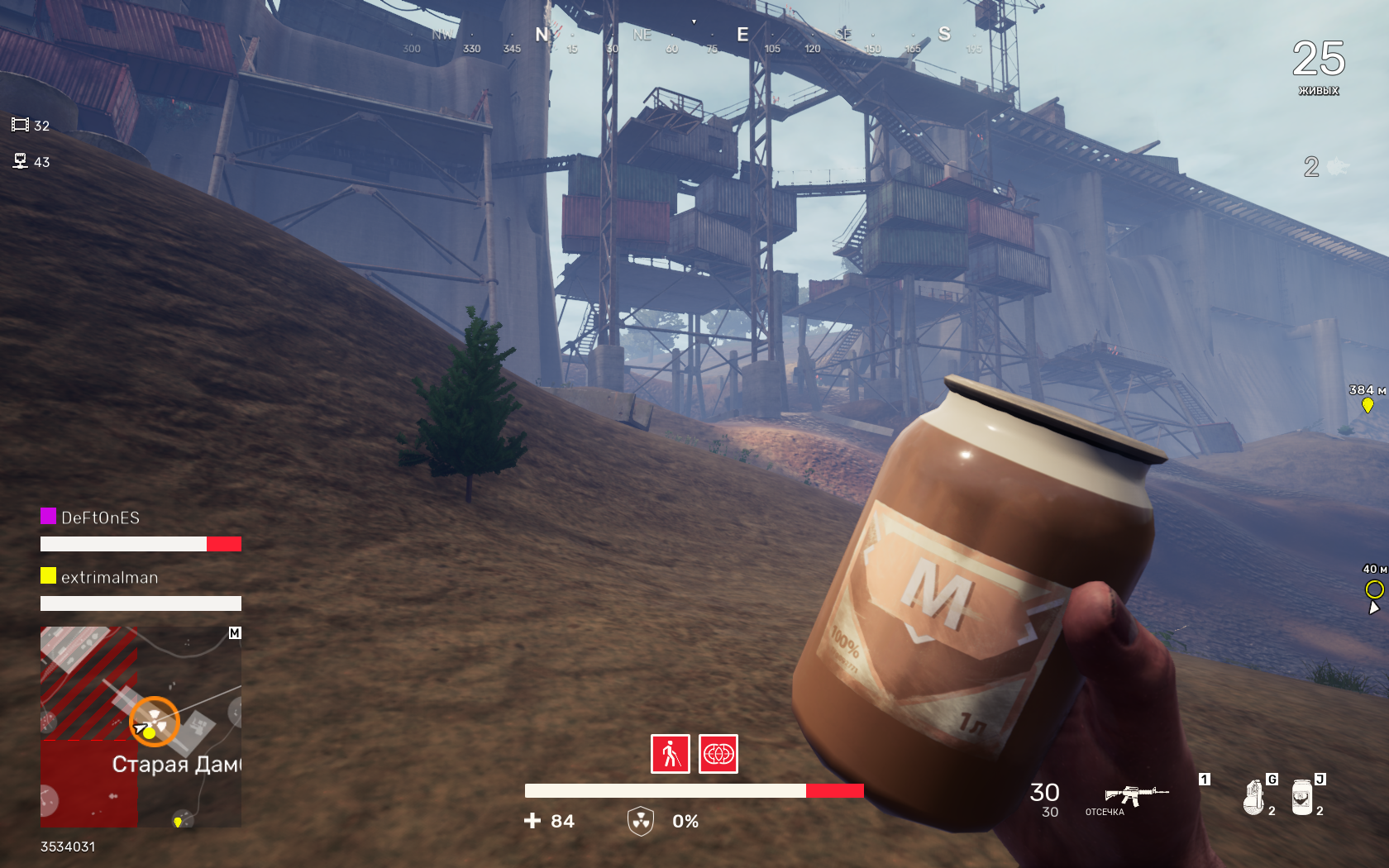
Task: Select the yellow pin marker on the minimap
Action: click(x=178, y=821)
